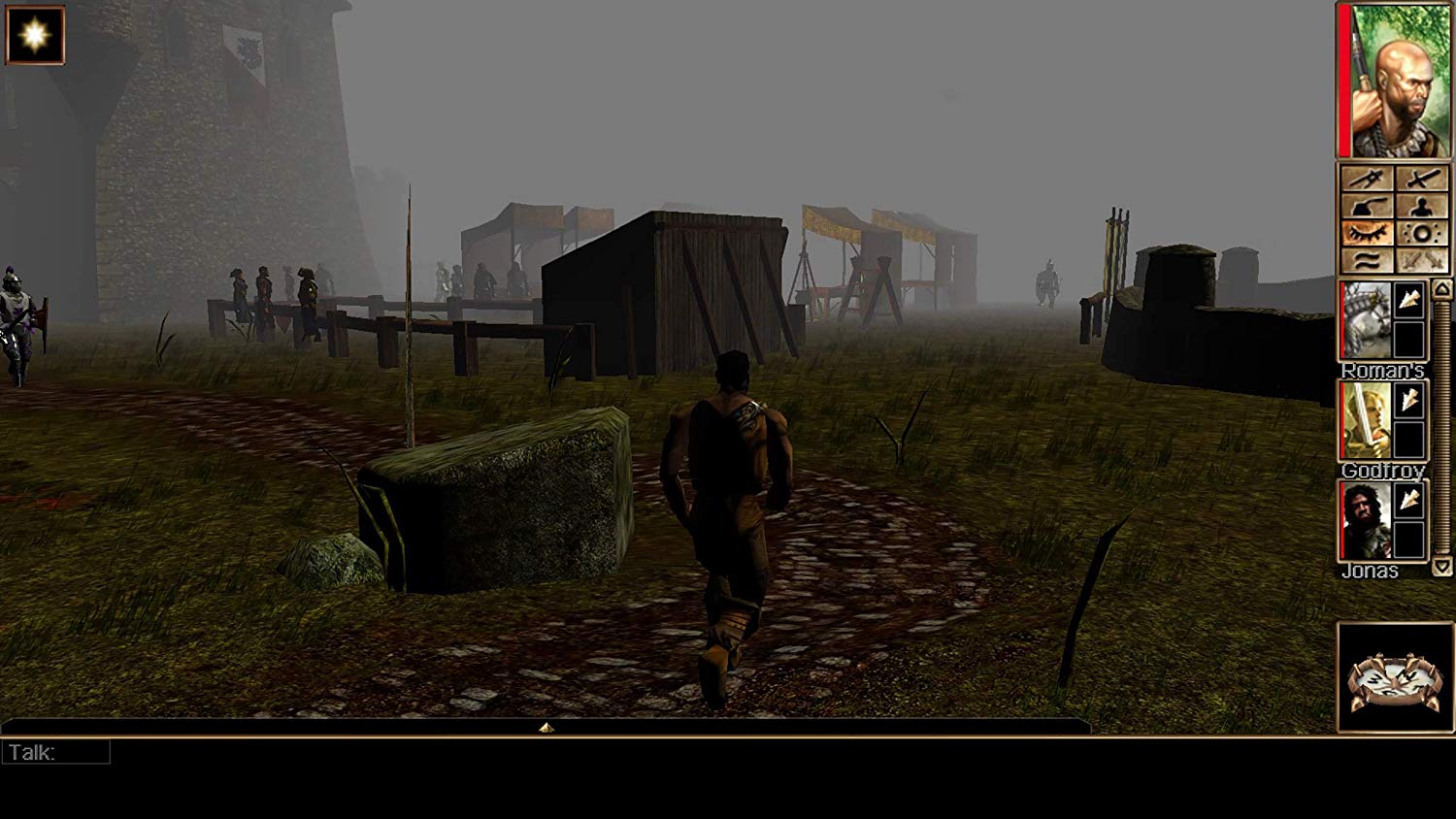
Task: Click the dagger parry icon
Action: point(1368,178)
